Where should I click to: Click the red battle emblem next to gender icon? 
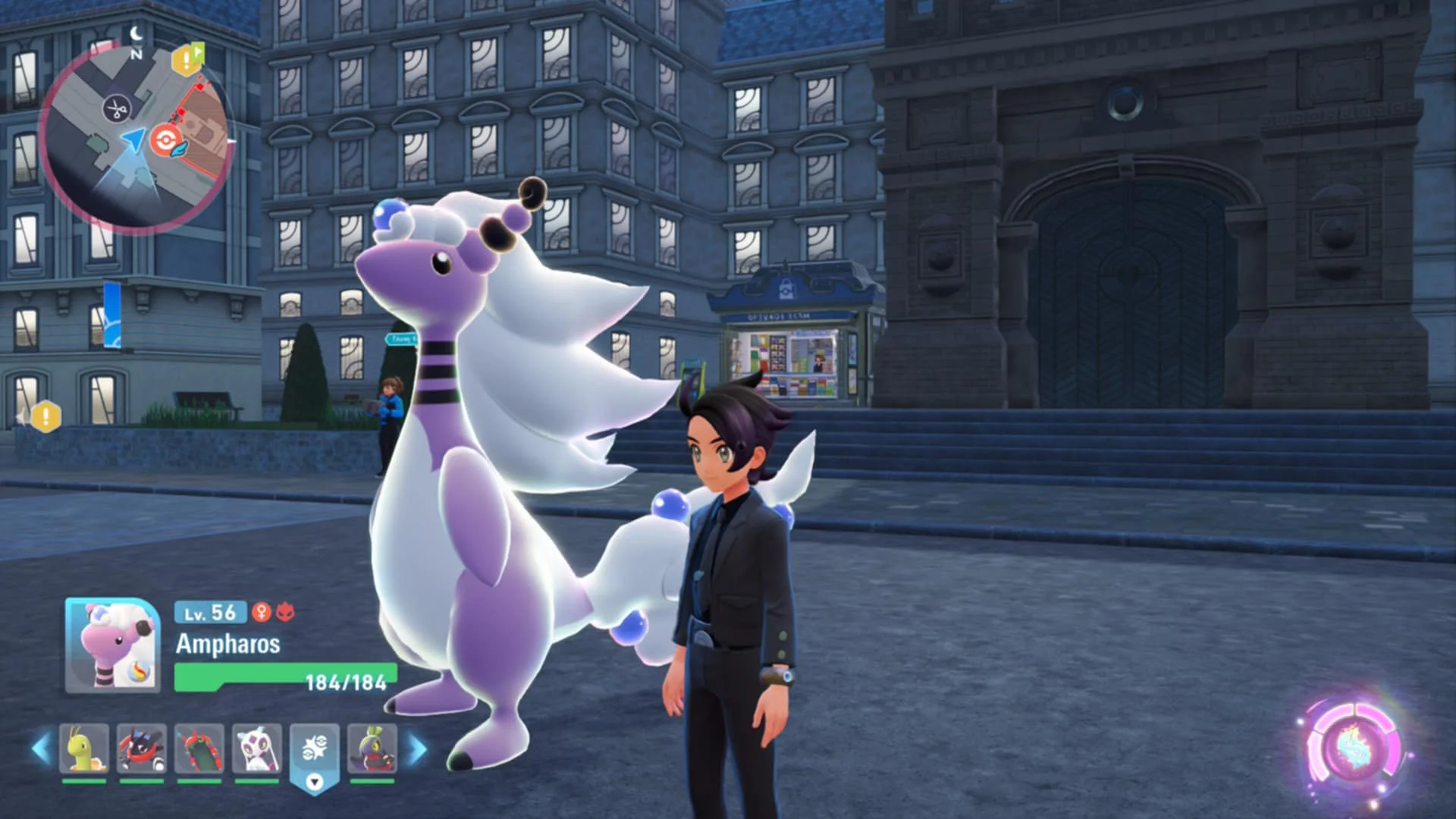[285, 613]
